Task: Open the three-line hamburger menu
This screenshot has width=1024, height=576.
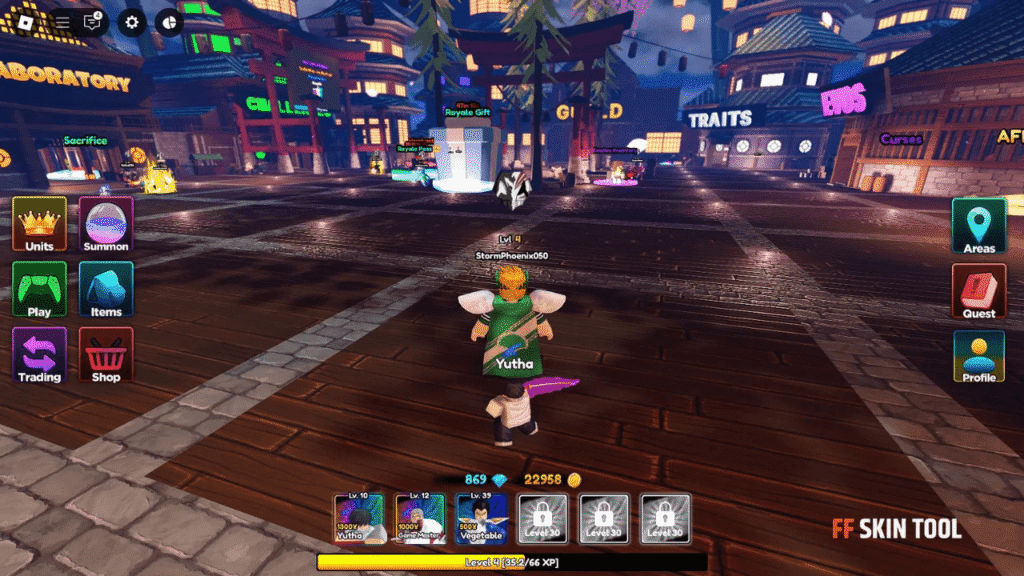Action: [x=62, y=21]
